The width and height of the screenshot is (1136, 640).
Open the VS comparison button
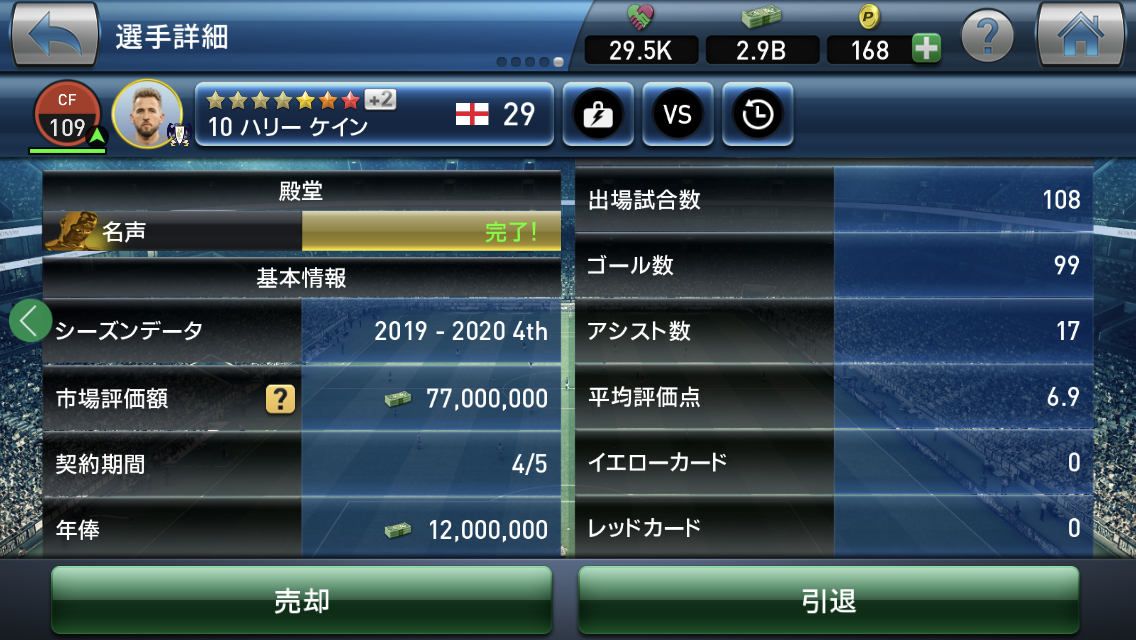point(677,115)
